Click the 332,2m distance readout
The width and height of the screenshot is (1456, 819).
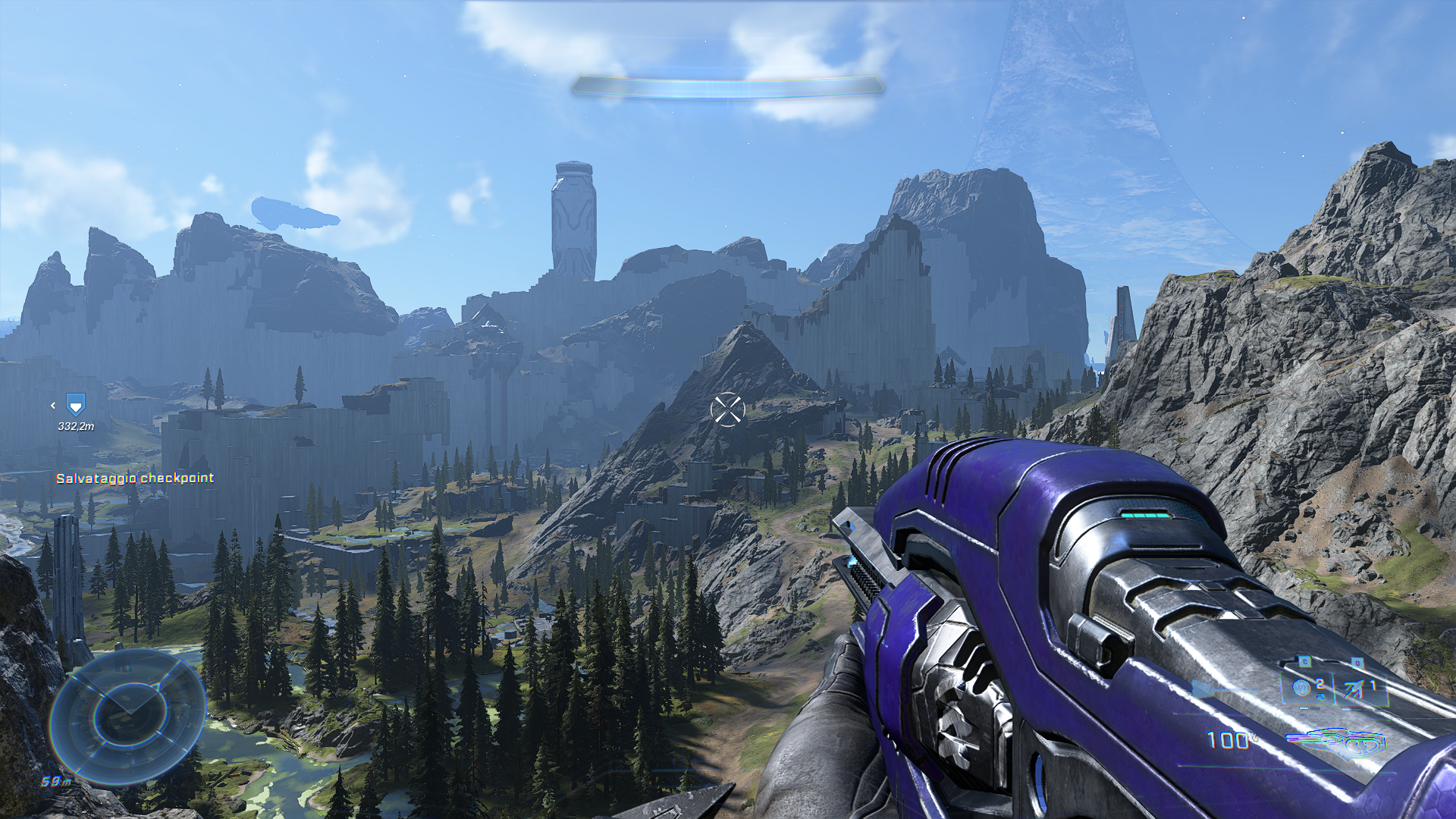pyautogui.click(x=75, y=426)
